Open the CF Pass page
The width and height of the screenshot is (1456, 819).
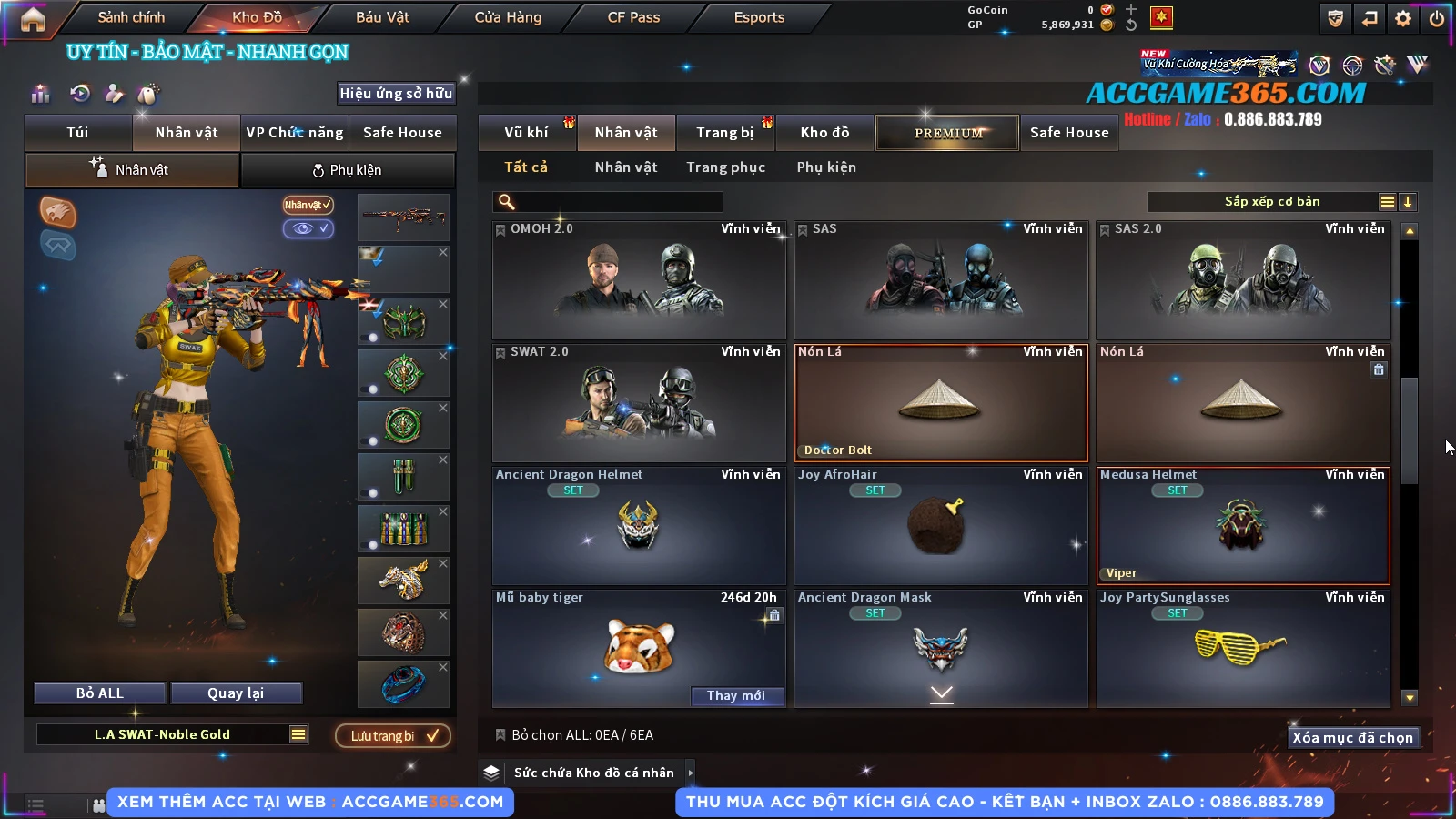click(633, 17)
